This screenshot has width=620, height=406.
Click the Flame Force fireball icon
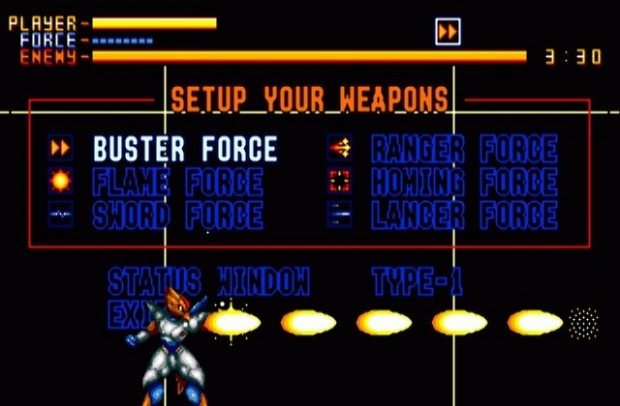(60, 182)
